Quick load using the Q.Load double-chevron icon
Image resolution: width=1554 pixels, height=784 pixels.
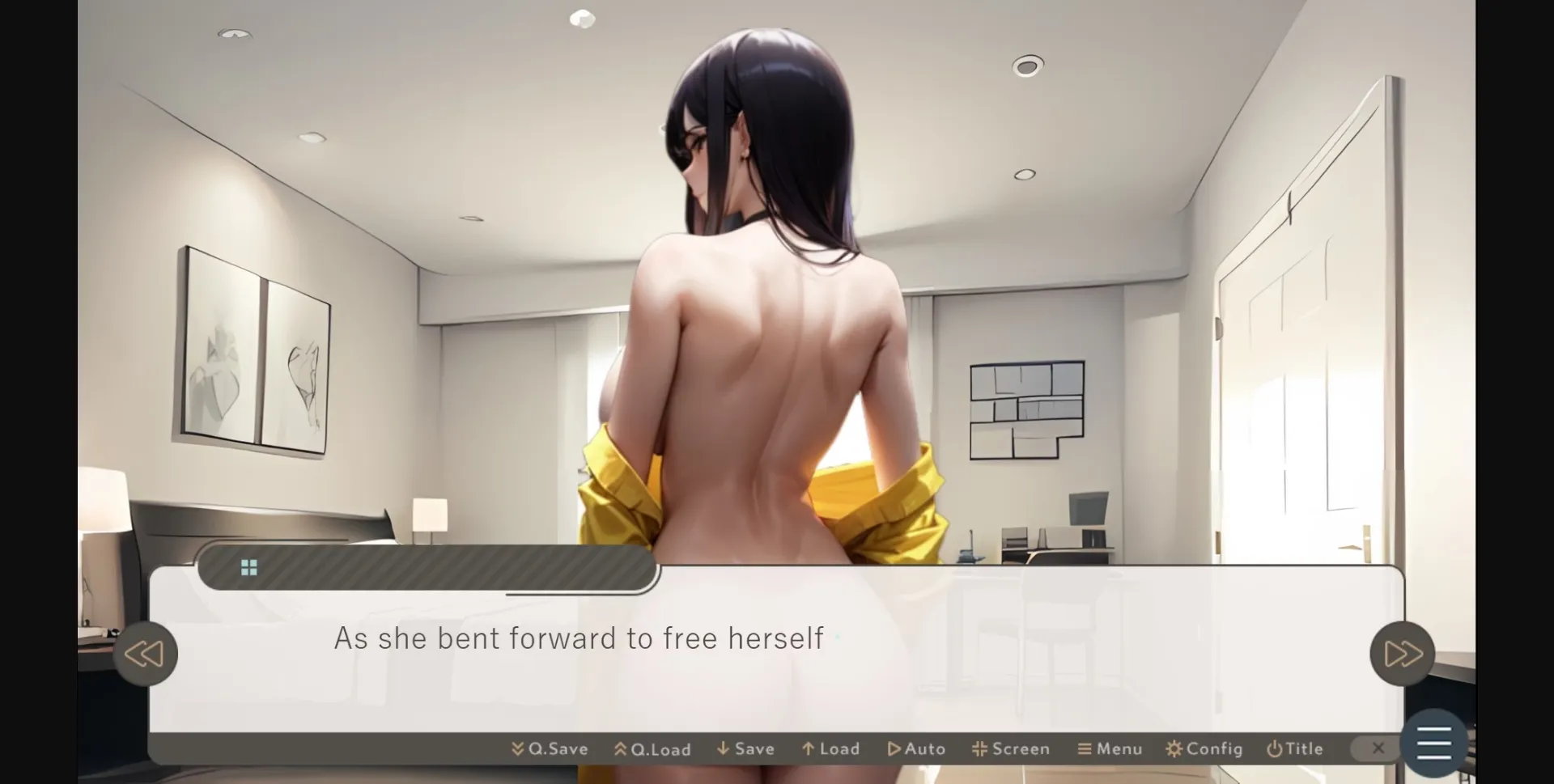pyautogui.click(x=620, y=748)
